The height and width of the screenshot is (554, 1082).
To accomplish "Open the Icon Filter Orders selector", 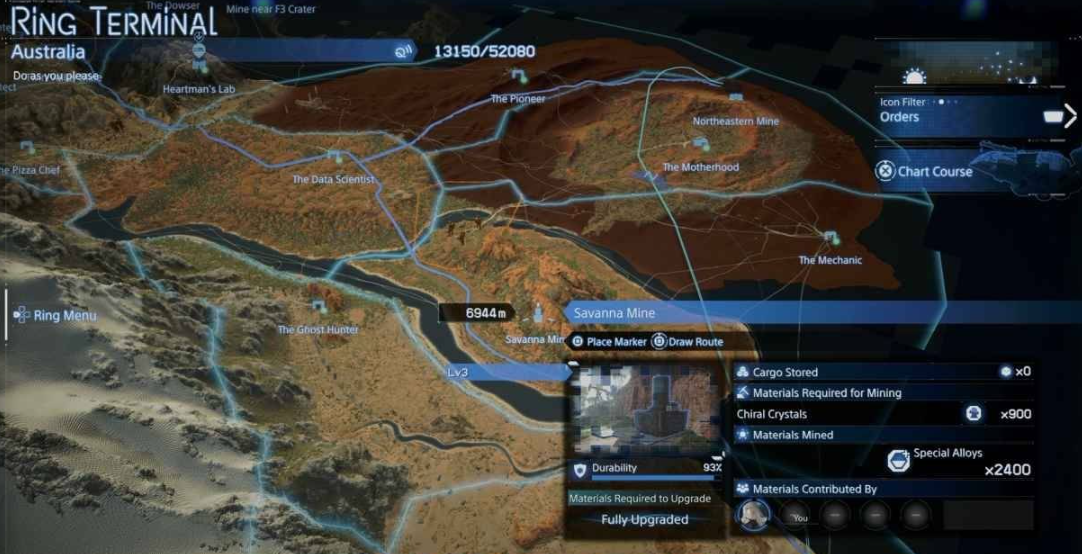I will tap(950, 115).
